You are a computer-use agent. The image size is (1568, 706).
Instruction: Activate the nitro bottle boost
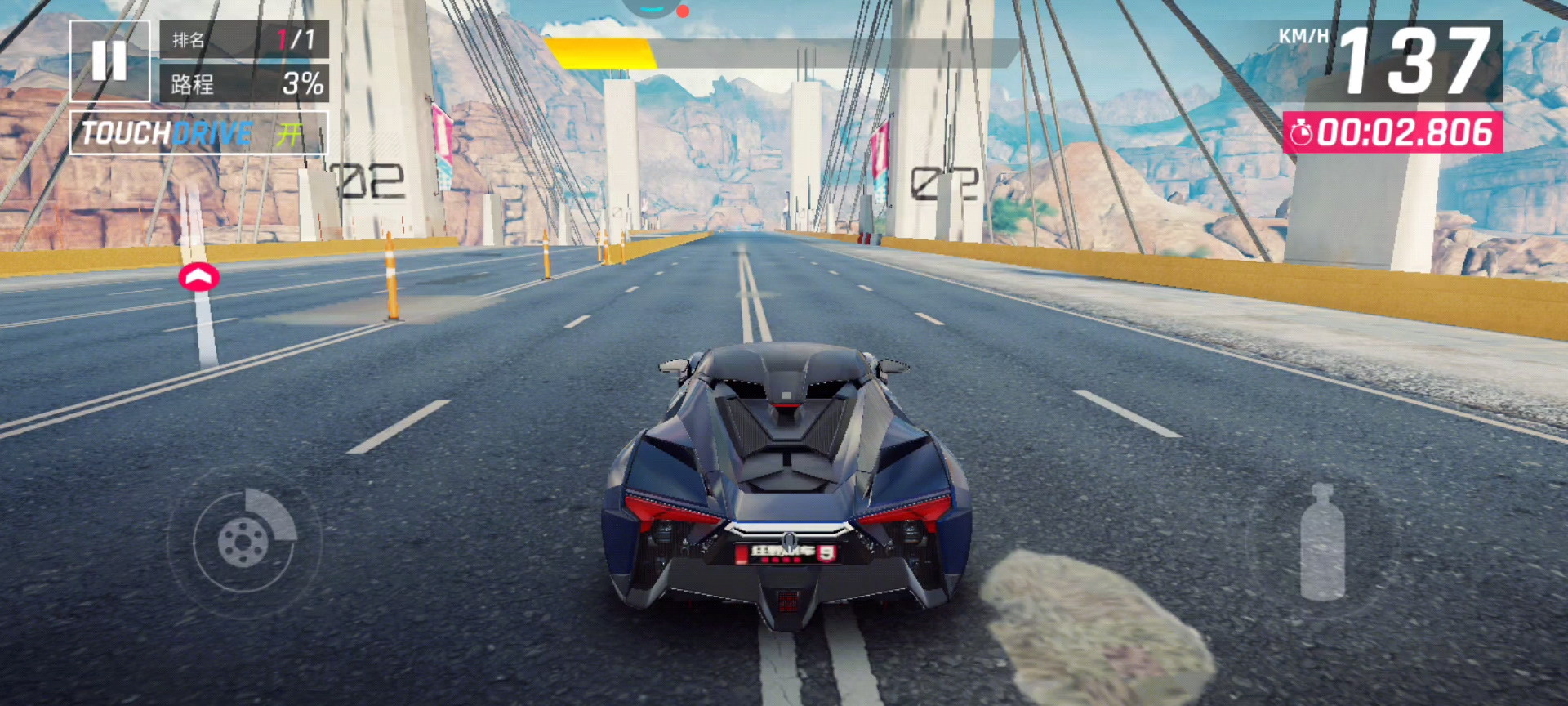[x=1321, y=543]
